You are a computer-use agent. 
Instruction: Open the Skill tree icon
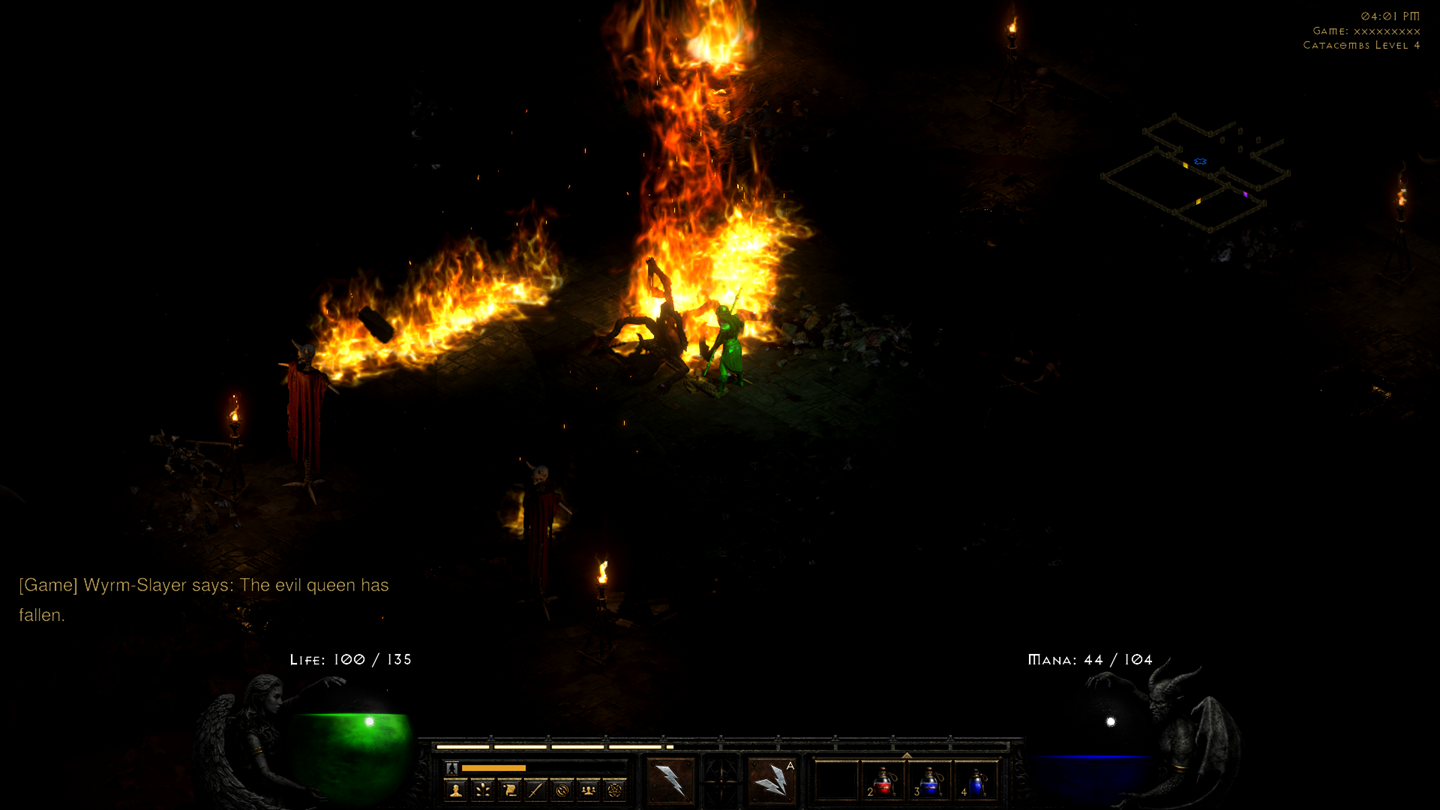point(484,790)
